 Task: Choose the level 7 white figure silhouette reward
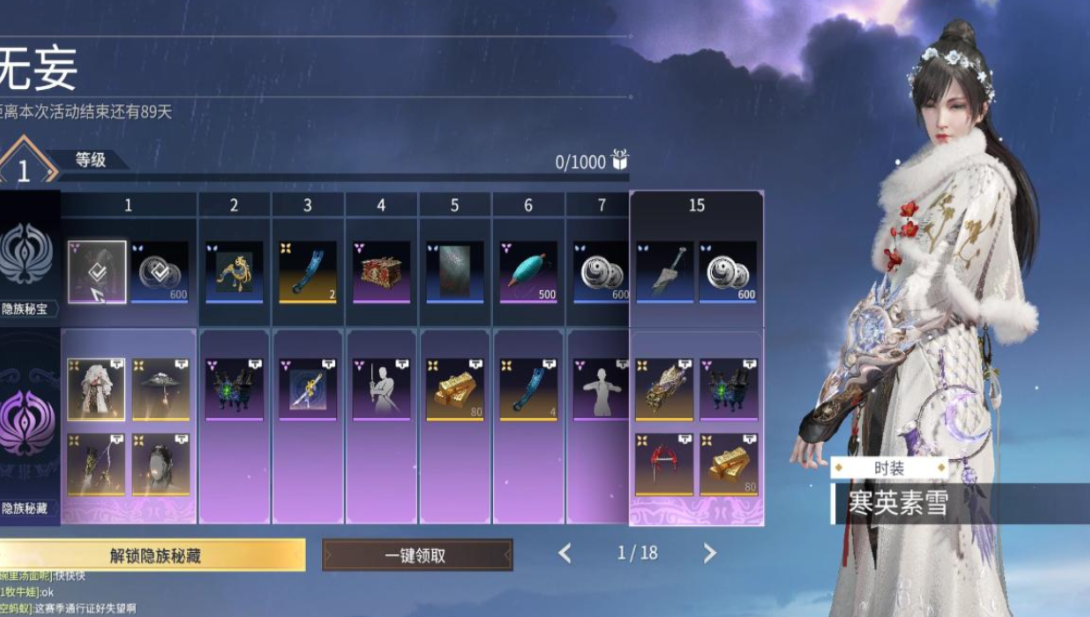pos(600,390)
